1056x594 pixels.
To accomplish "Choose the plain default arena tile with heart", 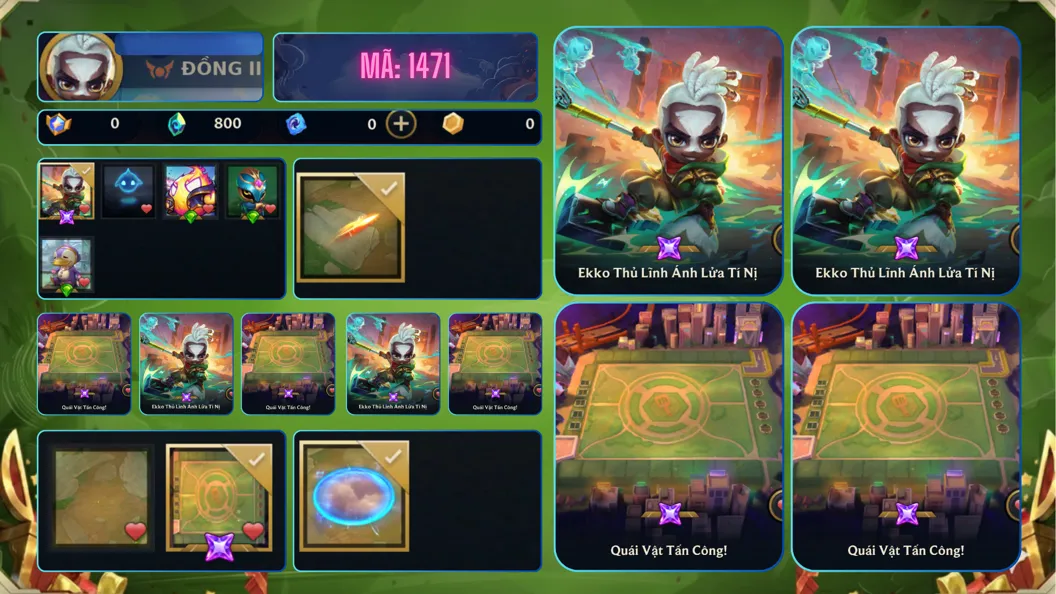I will pos(103,498).
